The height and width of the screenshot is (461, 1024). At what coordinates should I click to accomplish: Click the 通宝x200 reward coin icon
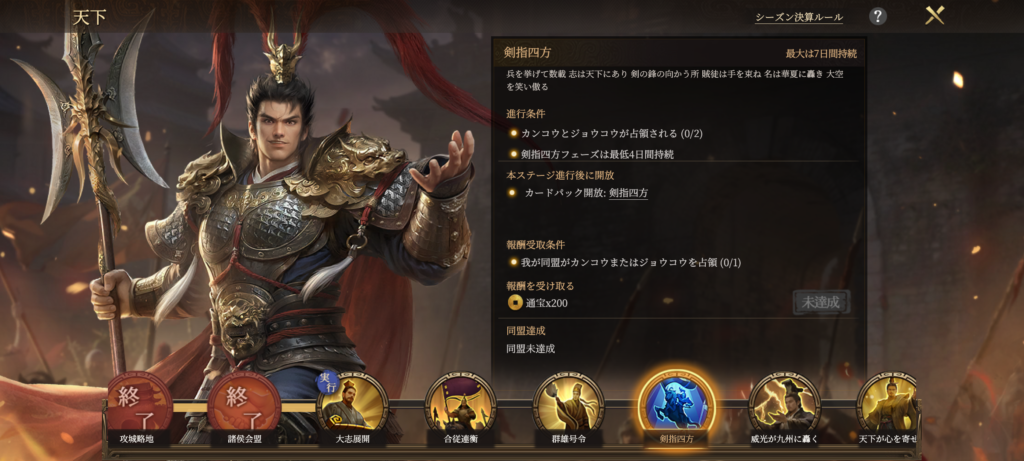514,303
